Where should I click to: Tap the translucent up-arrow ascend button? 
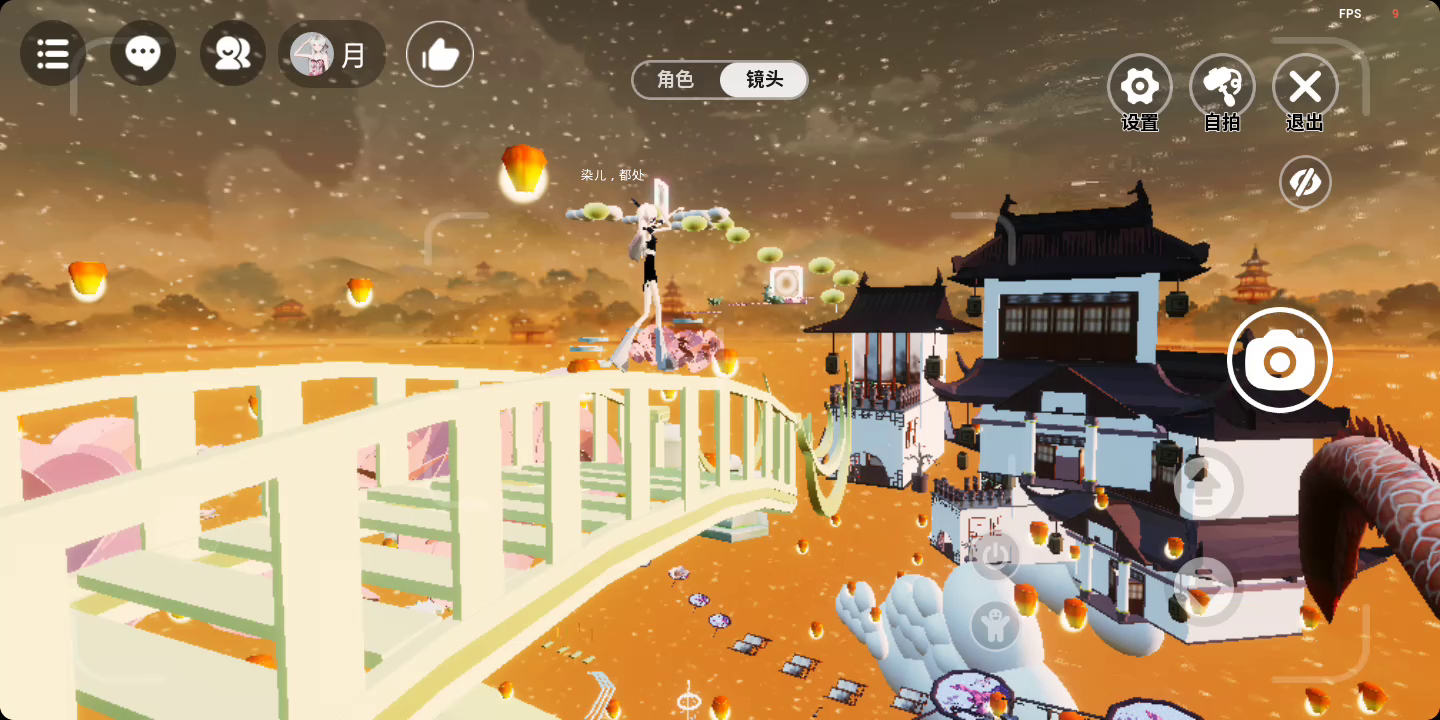1207,487
